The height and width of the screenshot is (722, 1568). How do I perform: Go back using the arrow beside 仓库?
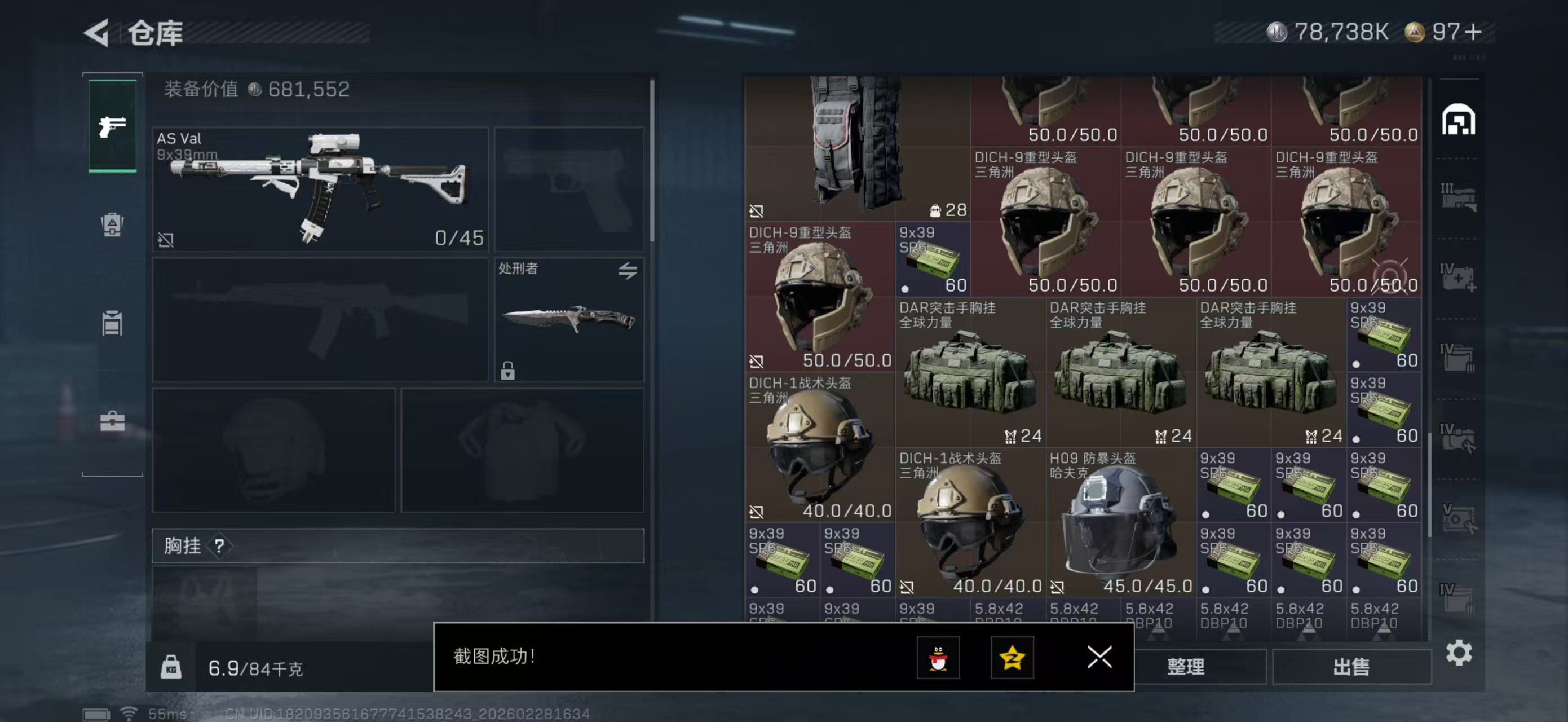[x=98, y=33]
